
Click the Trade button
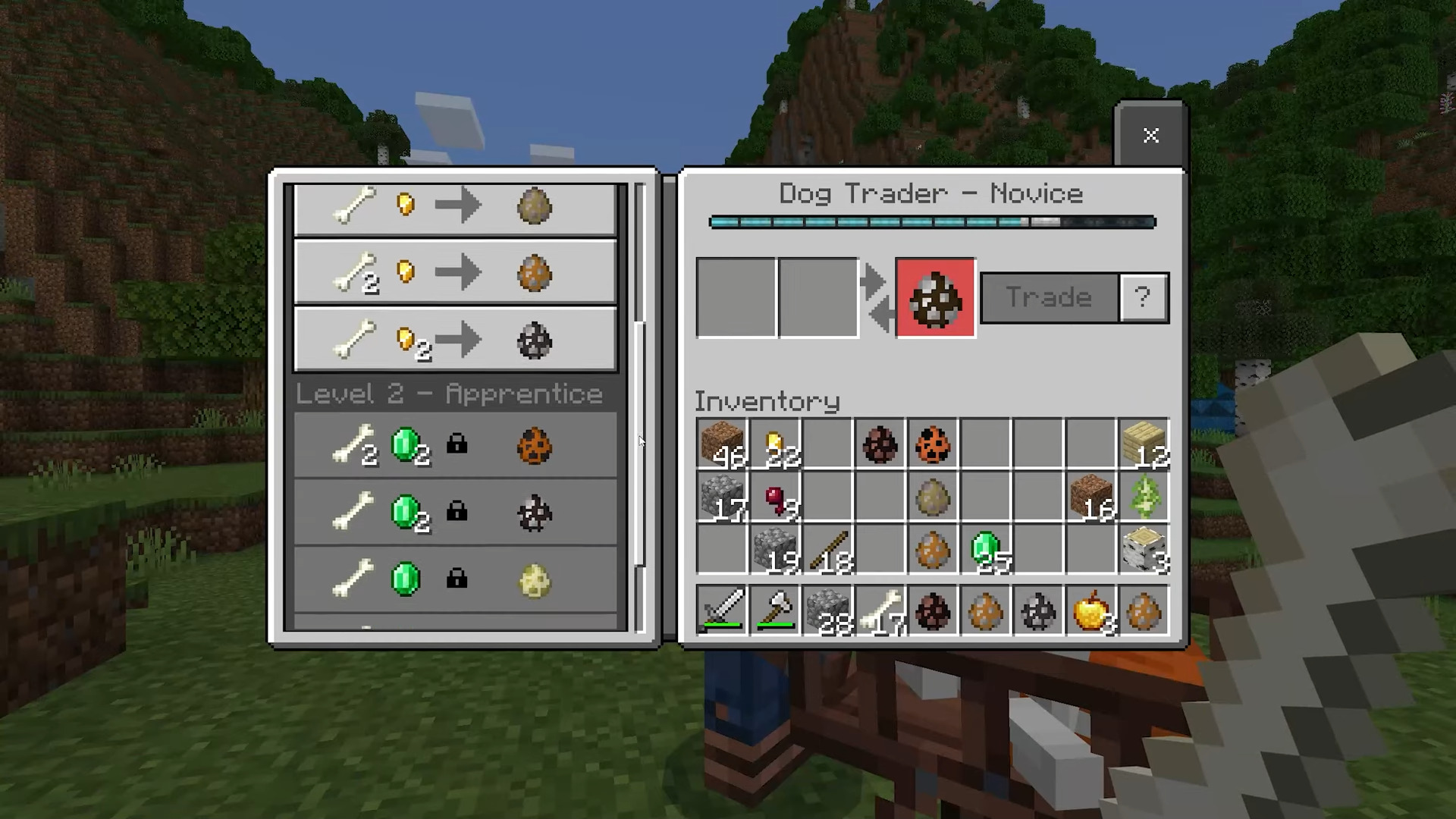point(1049,297)
